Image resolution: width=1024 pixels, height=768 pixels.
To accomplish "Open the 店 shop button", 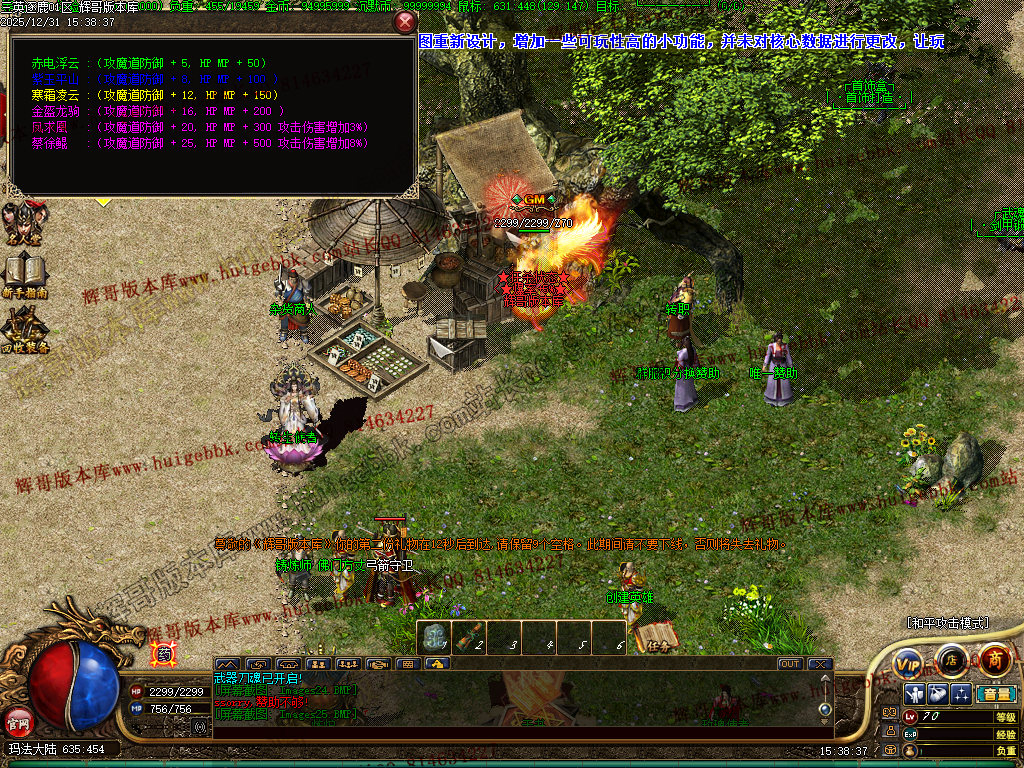I will pyautogui.click(x=951, y=659).
